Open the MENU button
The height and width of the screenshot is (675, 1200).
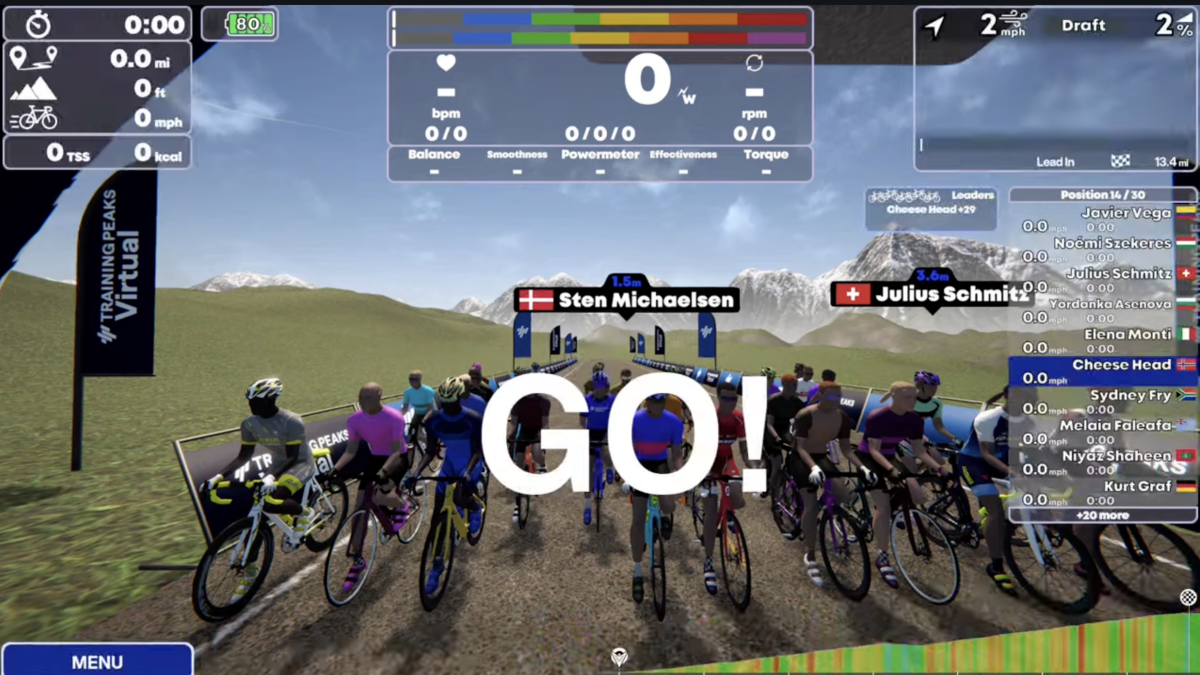click(x=97, y=661)
